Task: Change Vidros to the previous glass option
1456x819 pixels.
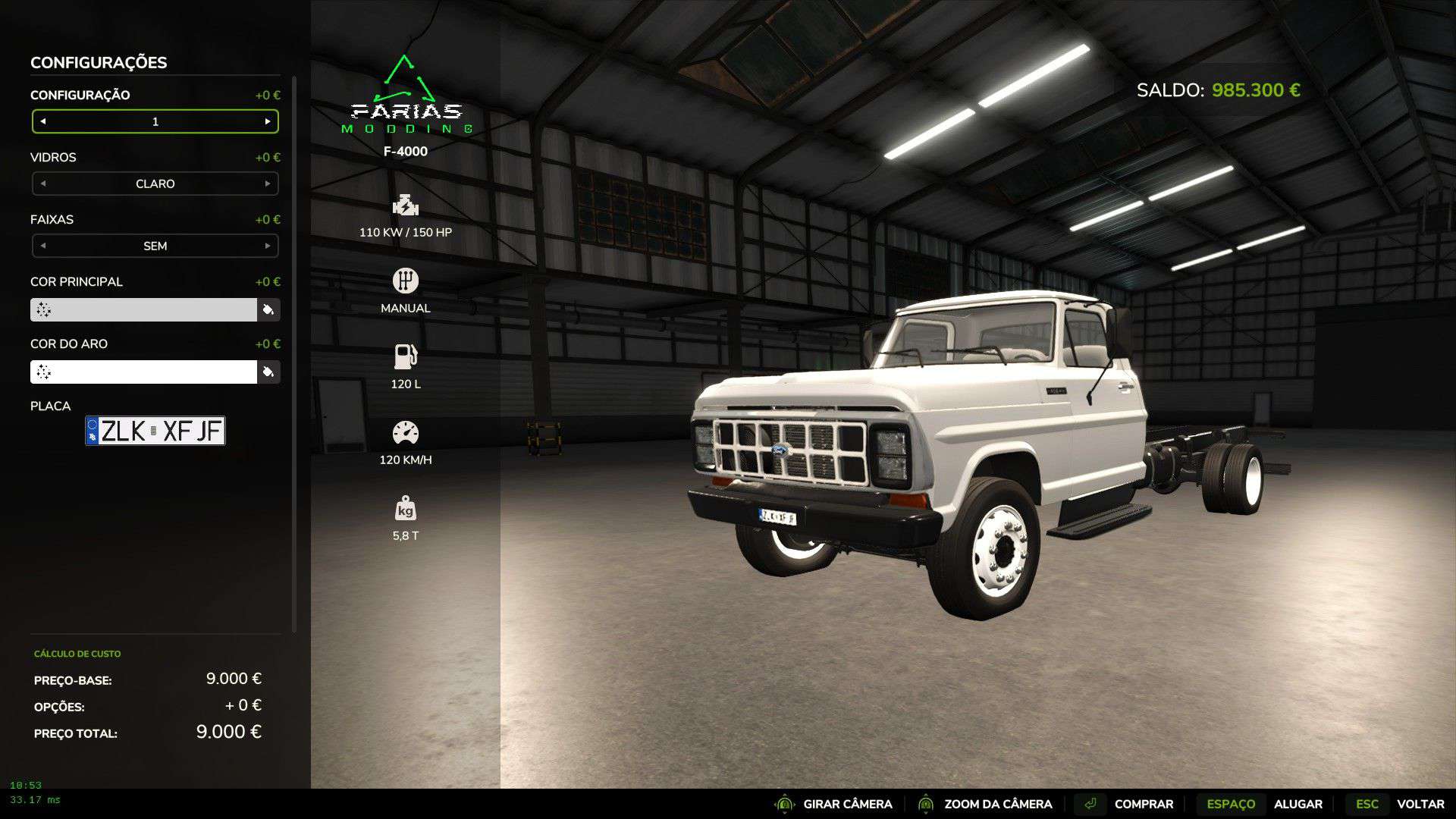Action: pos(43,184)
